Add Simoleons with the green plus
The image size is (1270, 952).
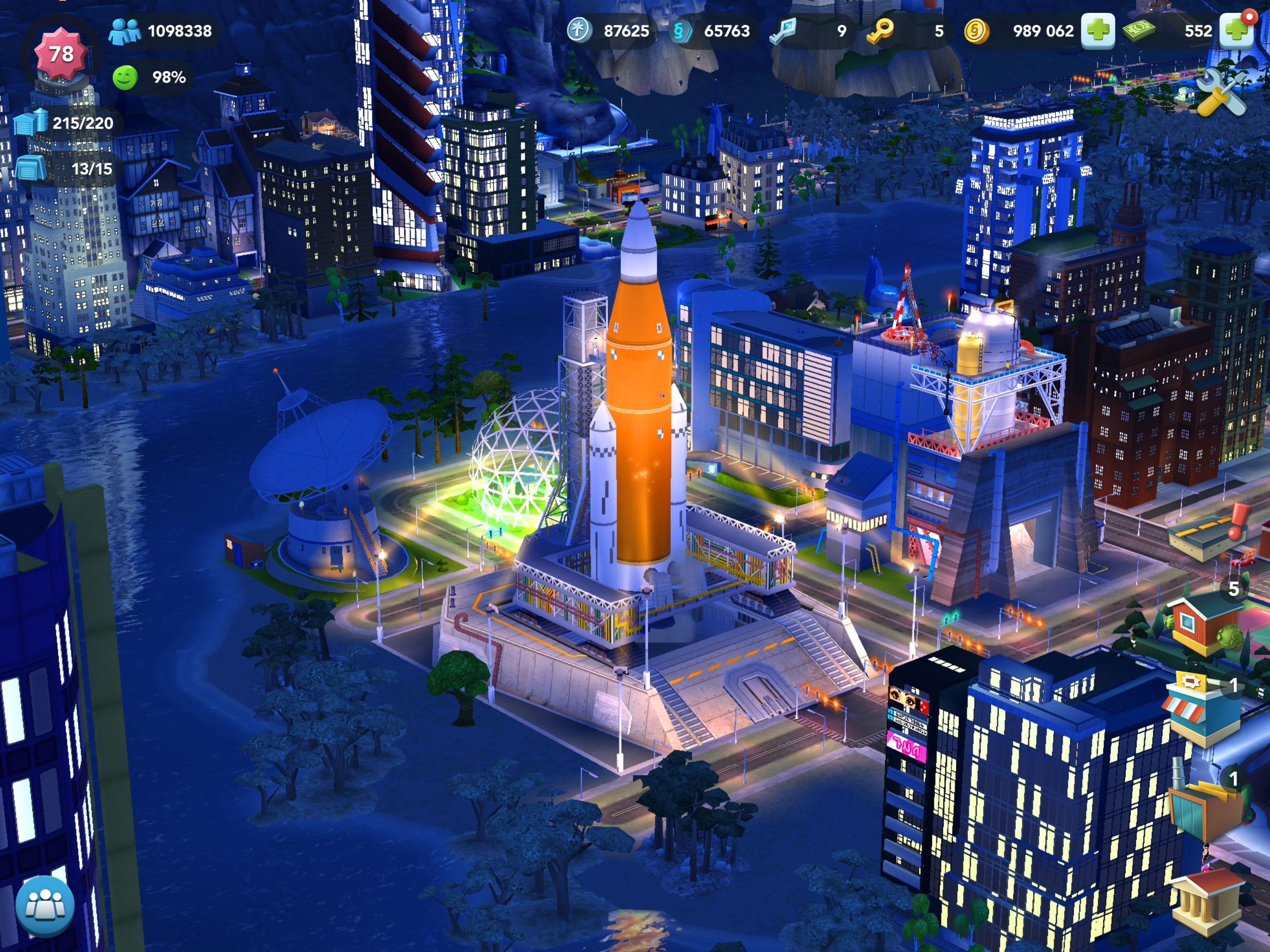click(x=1097, y=30)
